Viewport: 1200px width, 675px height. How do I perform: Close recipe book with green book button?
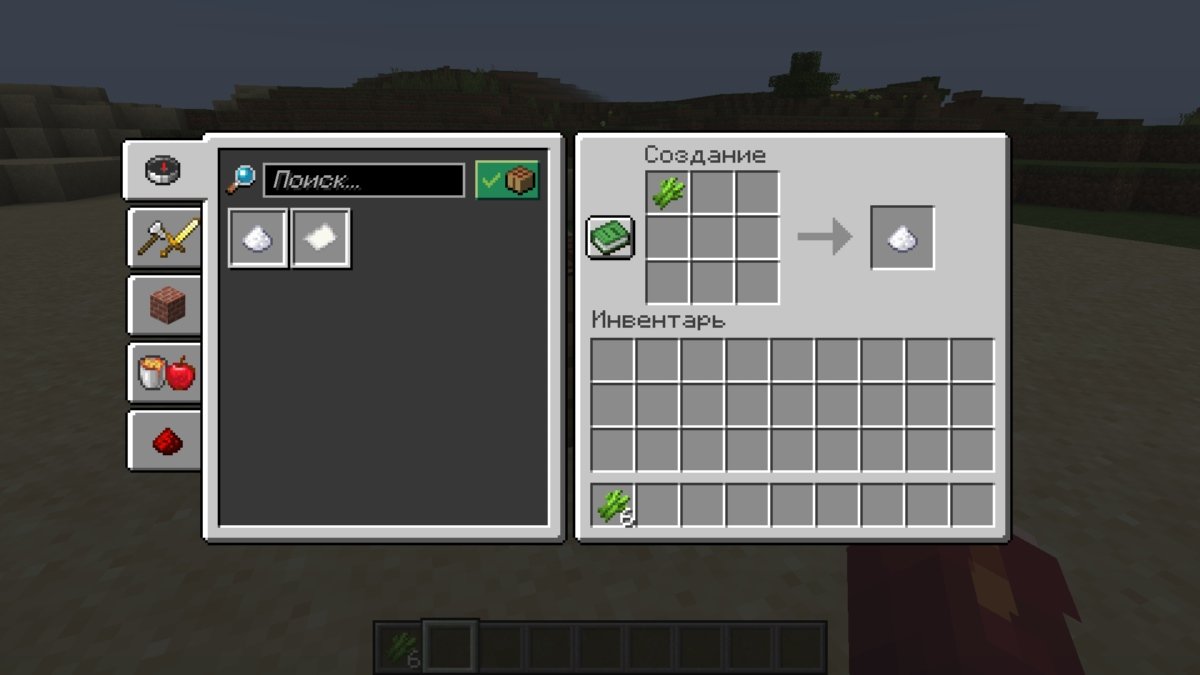[610, 238]
